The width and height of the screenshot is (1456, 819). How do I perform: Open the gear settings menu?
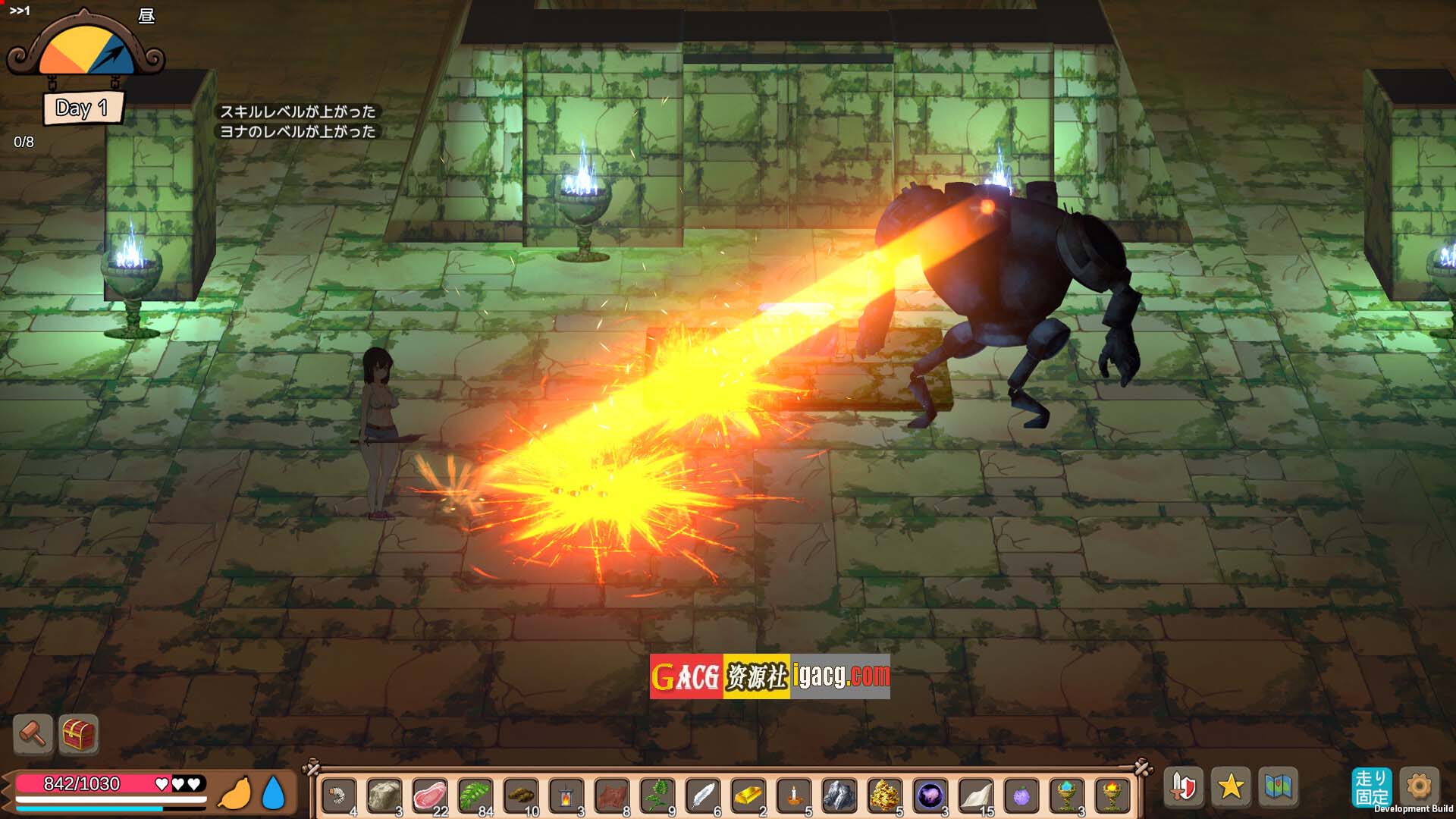(x=1419, y=786)
